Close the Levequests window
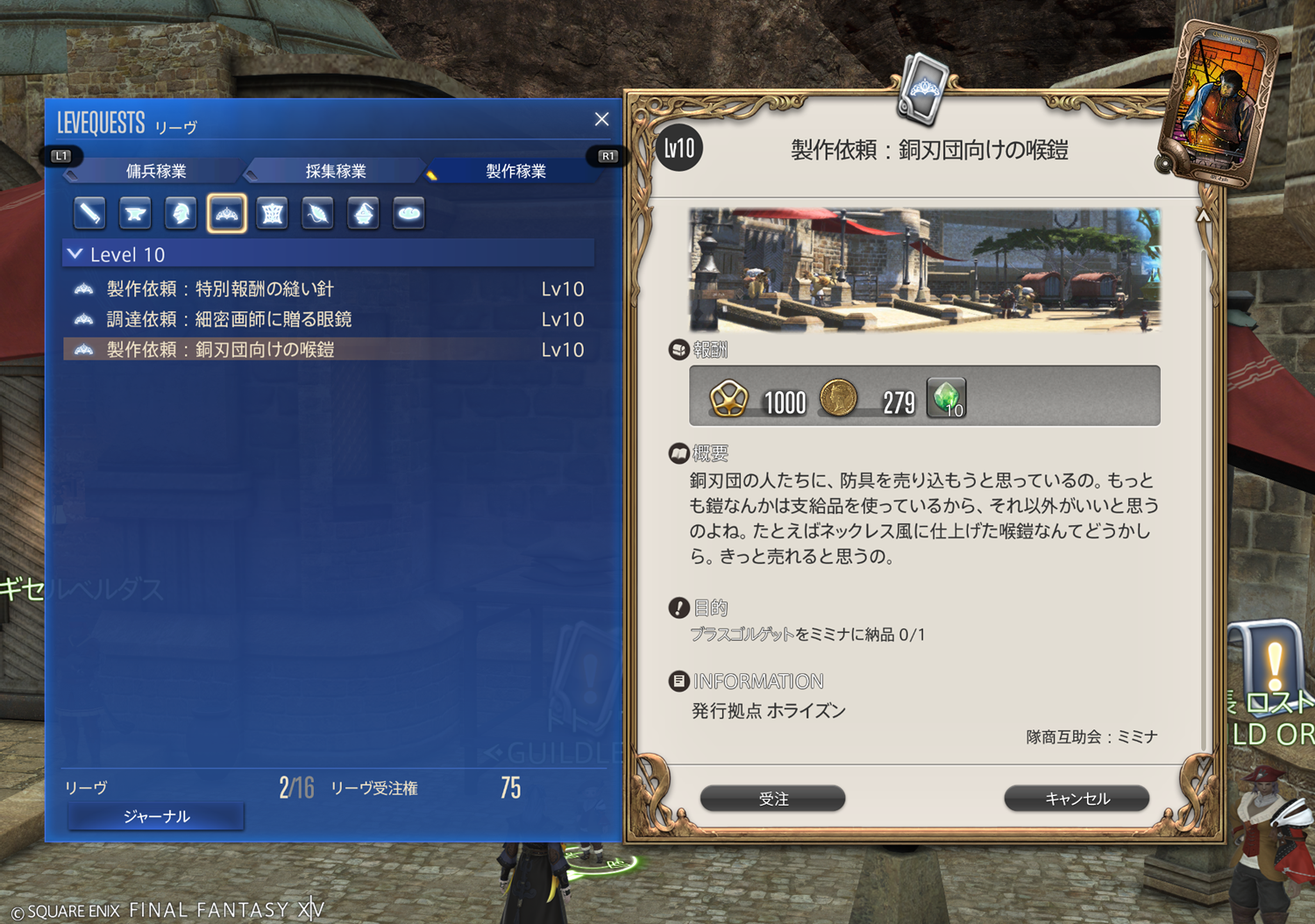Image resolution: width=1315 pixels, height=924 pixels. [x=601, y=119]
